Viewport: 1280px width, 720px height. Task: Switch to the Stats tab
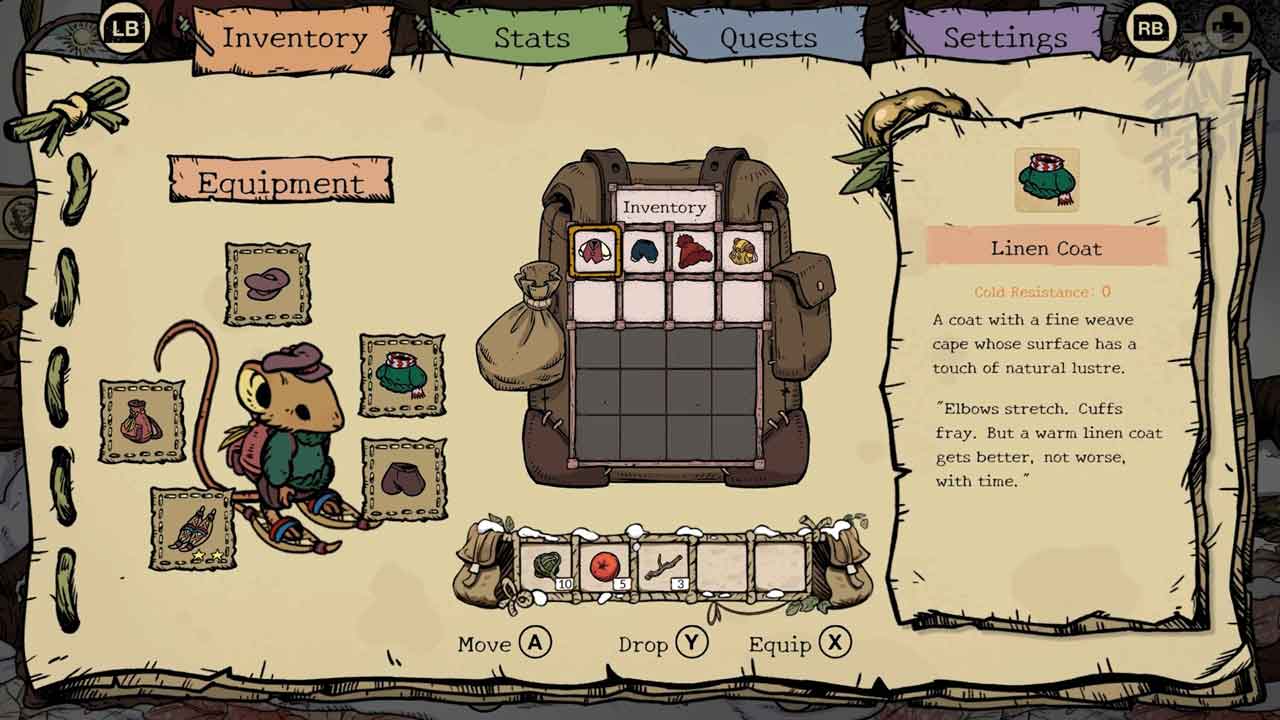(531, 38)
